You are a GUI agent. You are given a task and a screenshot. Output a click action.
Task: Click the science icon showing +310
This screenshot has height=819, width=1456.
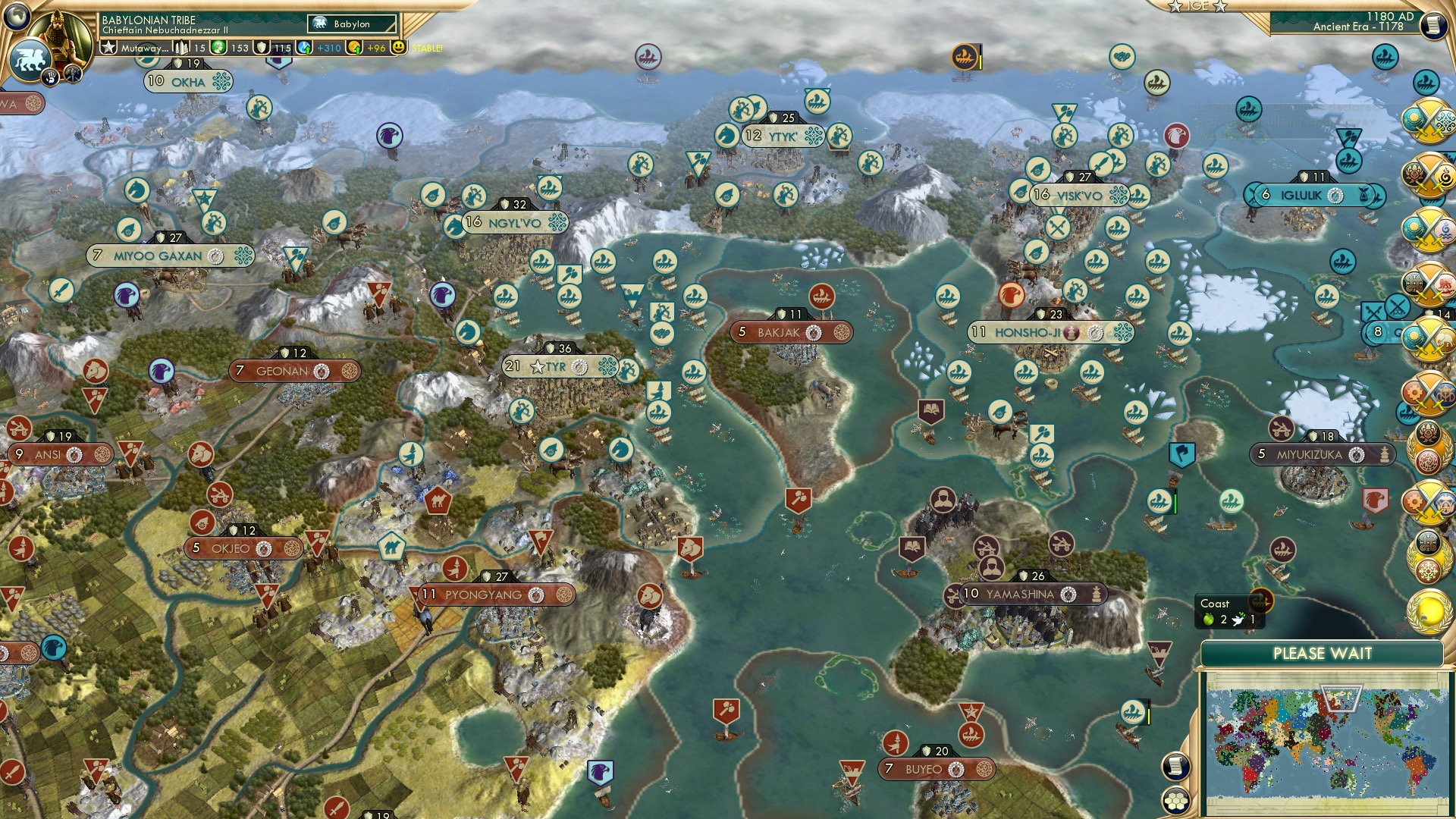[x=303, y=49]
